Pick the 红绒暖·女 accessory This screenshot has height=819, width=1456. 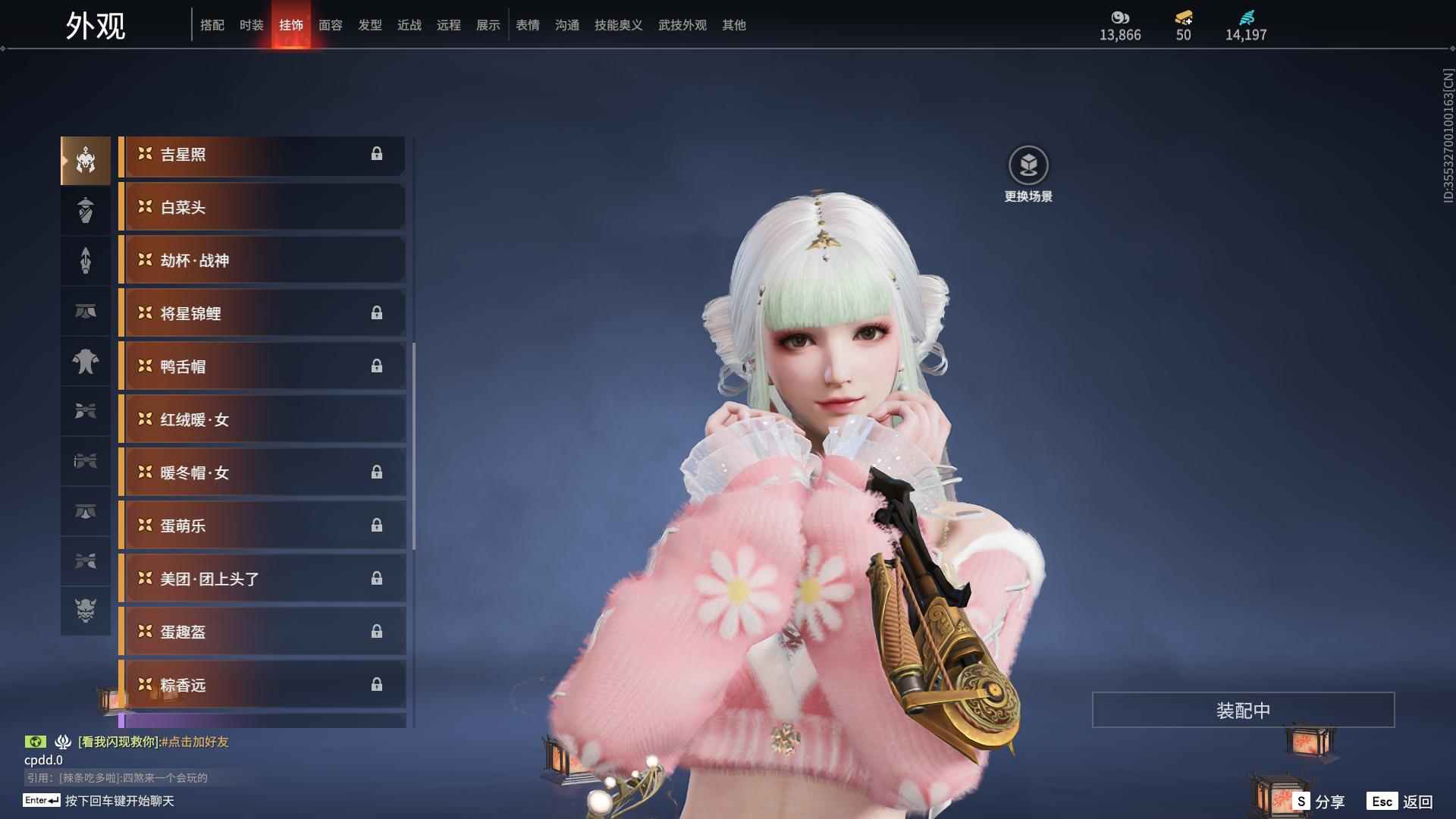[262, 419]
